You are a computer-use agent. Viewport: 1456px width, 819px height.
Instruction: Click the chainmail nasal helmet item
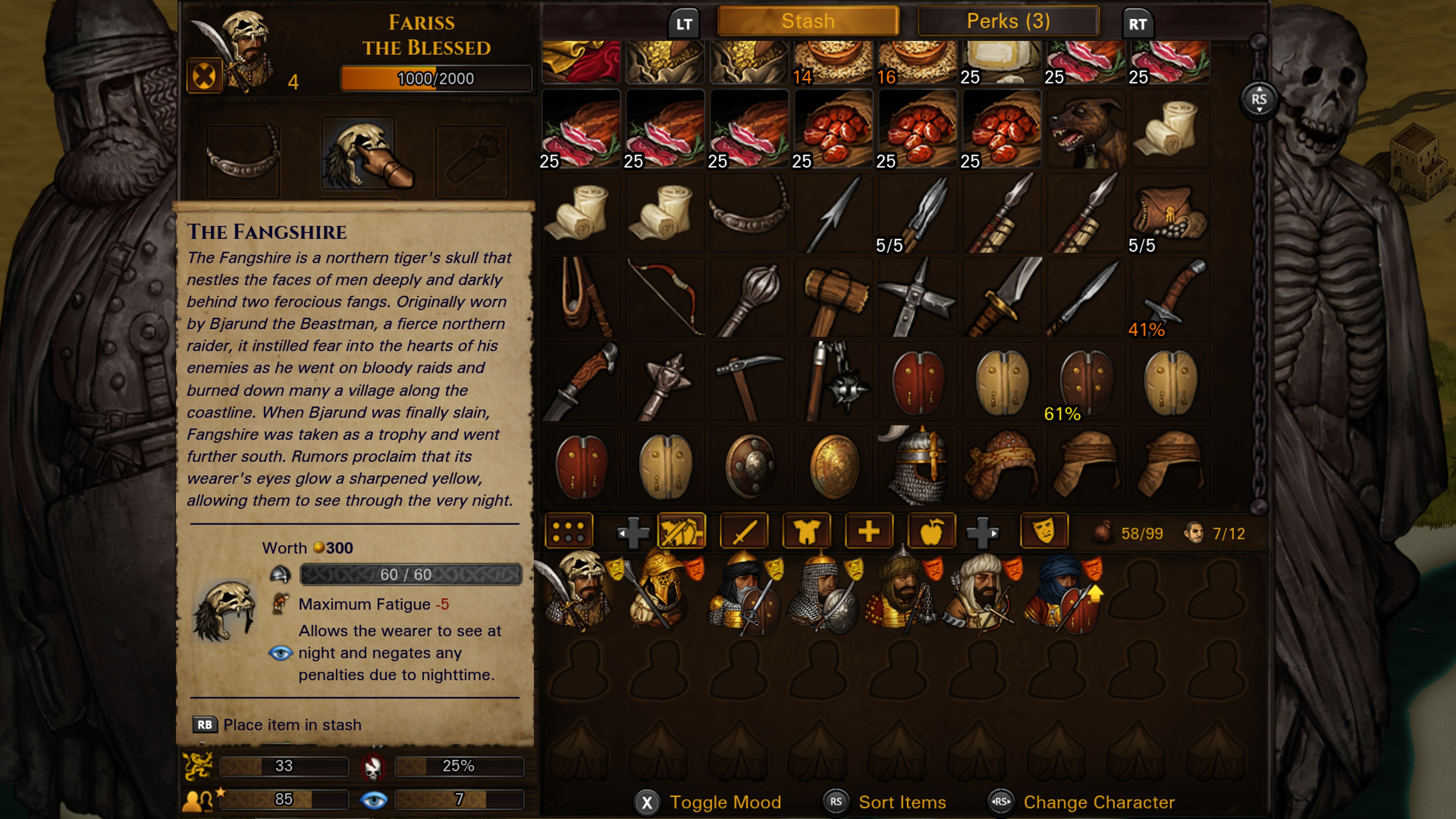click(917, 465)
